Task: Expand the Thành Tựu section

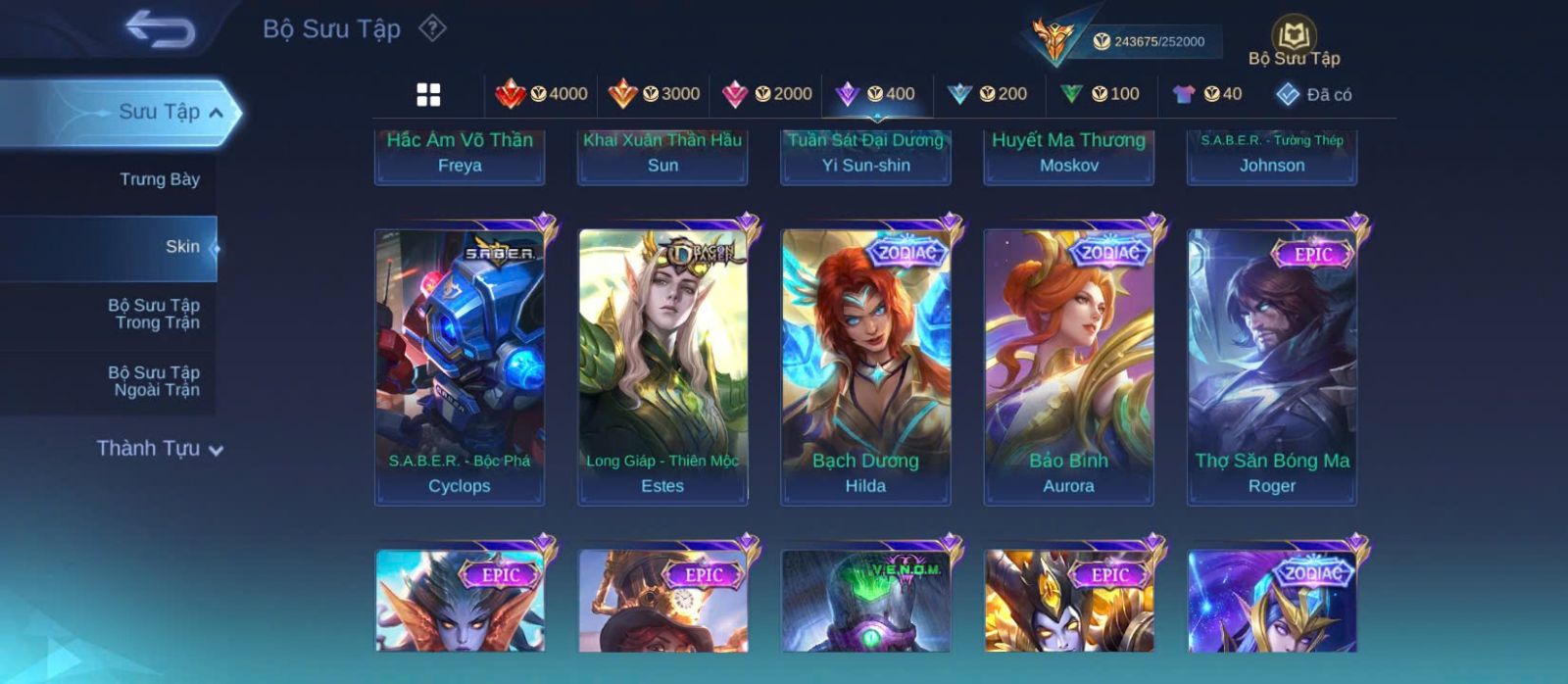Action: pyautogui.click(x=160, y=449)
